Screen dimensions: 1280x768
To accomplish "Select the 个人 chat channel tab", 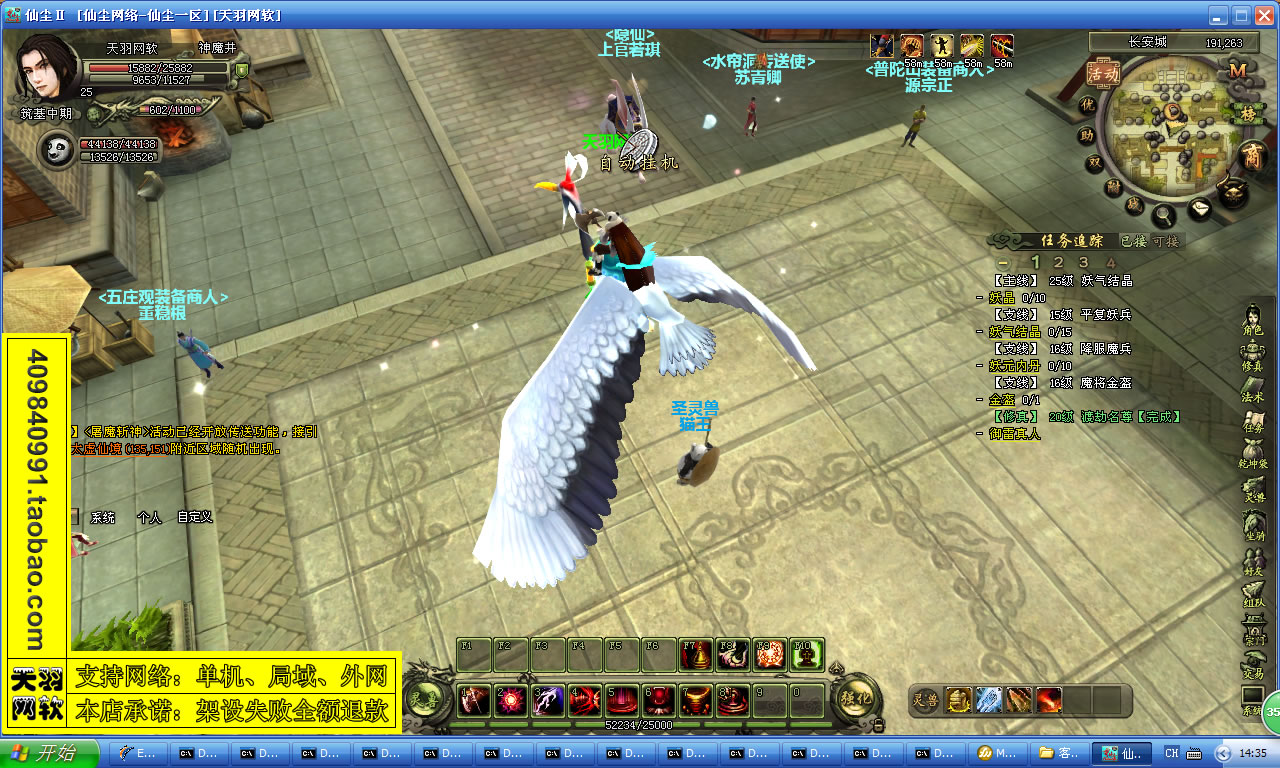I will click(149, 517).
